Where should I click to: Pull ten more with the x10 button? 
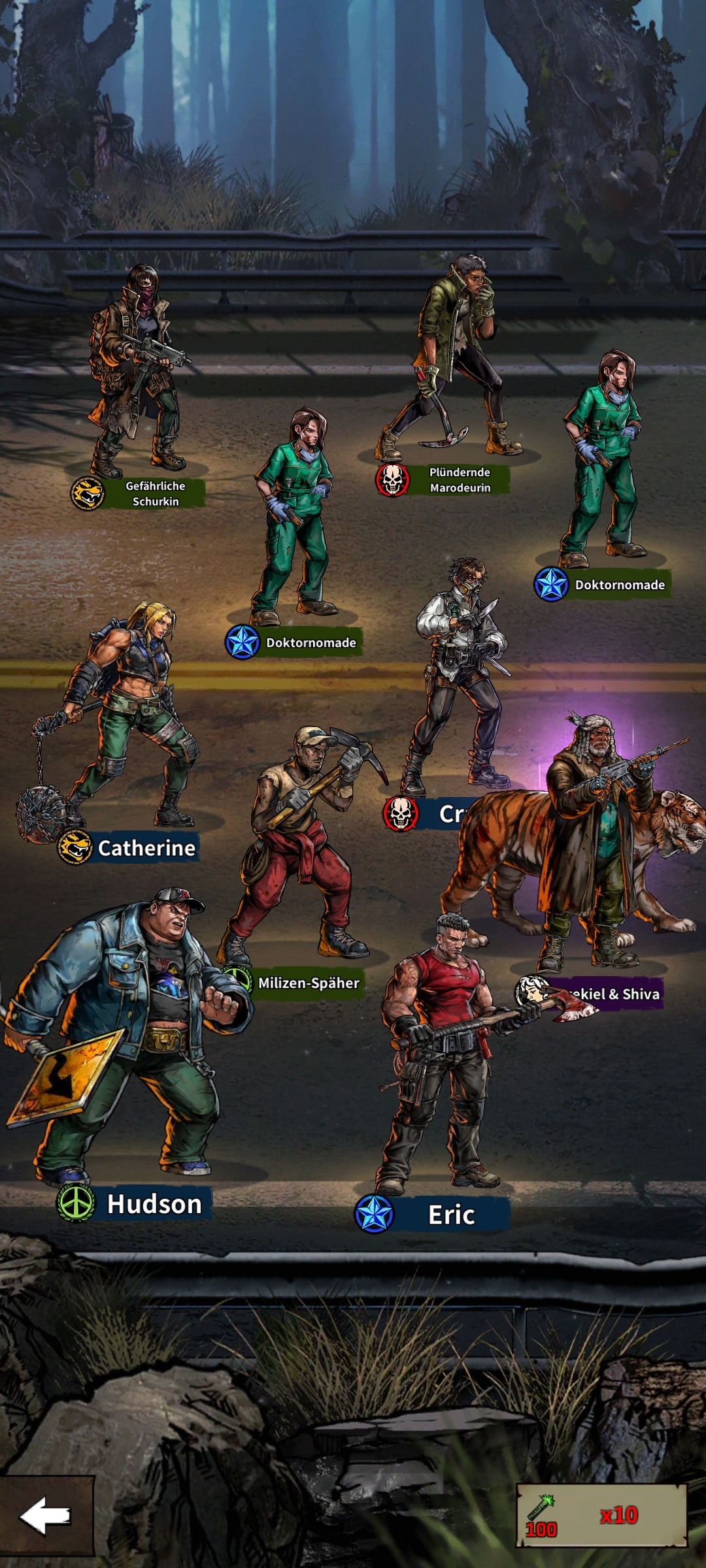pos(601,1516)
